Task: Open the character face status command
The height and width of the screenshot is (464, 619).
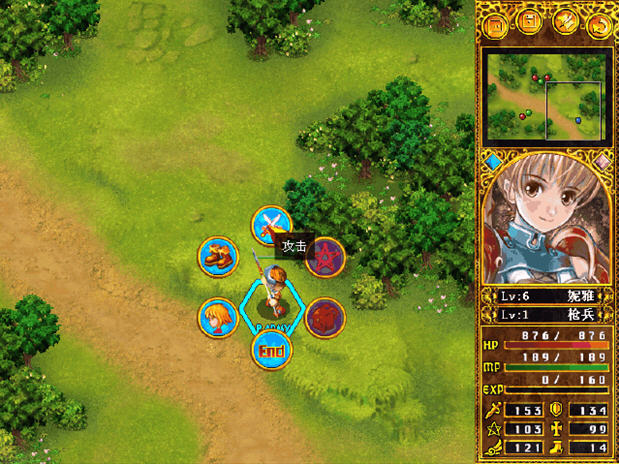Action: (x=217, y=317)
